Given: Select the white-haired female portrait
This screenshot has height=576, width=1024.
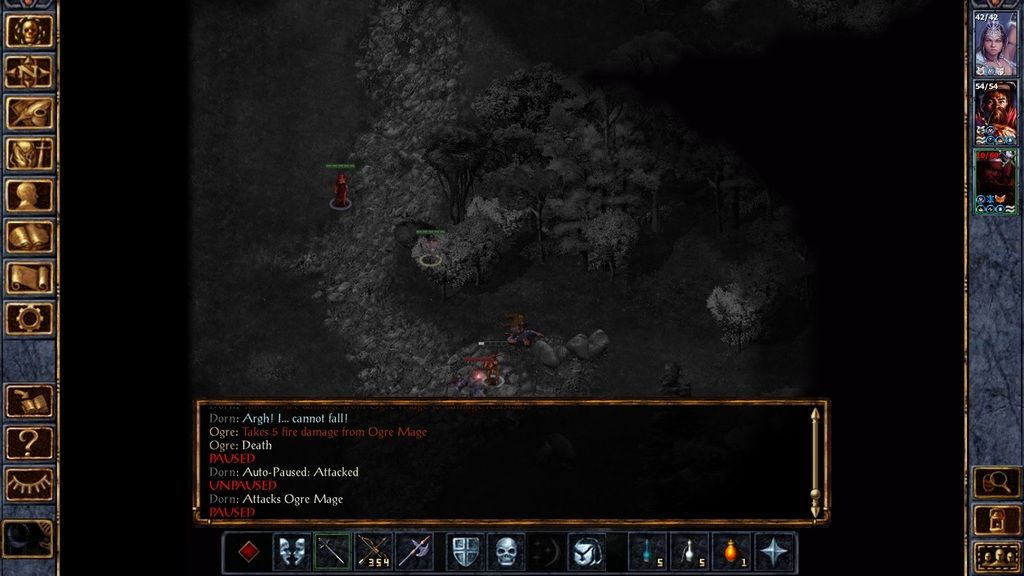Looking at the screenshot, I should point(996,44).
